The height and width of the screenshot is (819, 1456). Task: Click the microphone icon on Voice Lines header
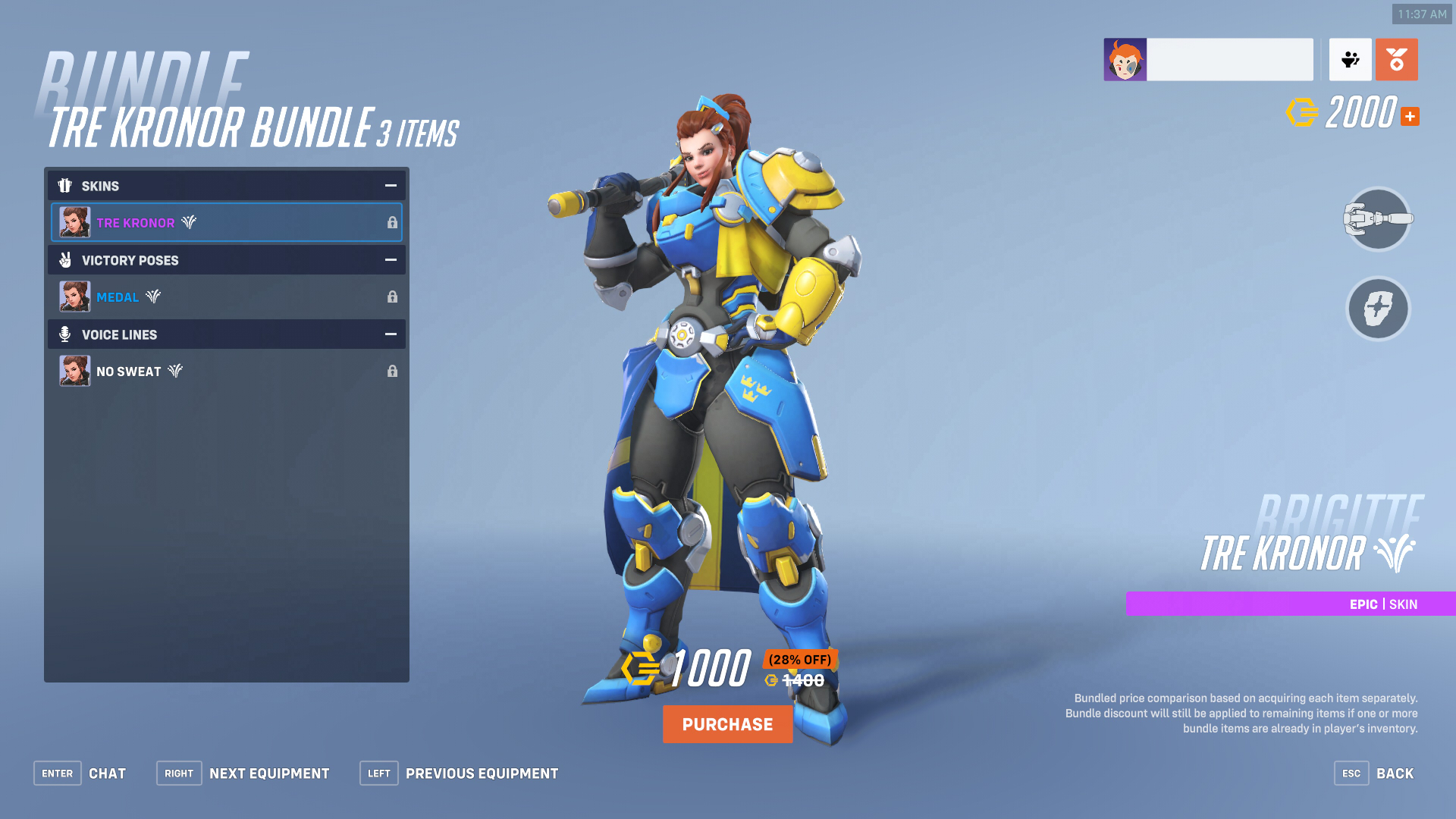65,334
